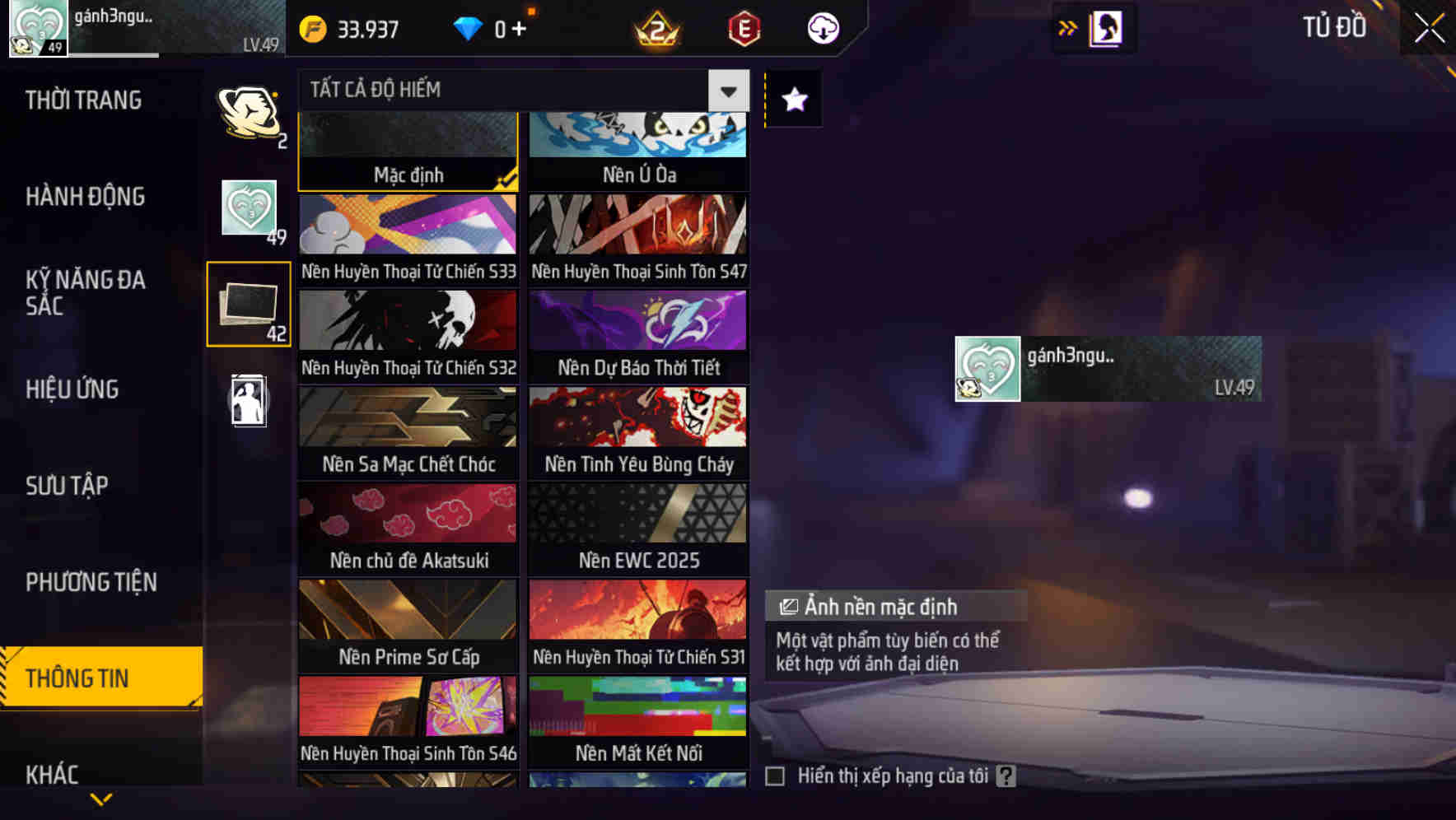
Task: Select the avatar category icon showing 49 items
Action: [249, 208]
